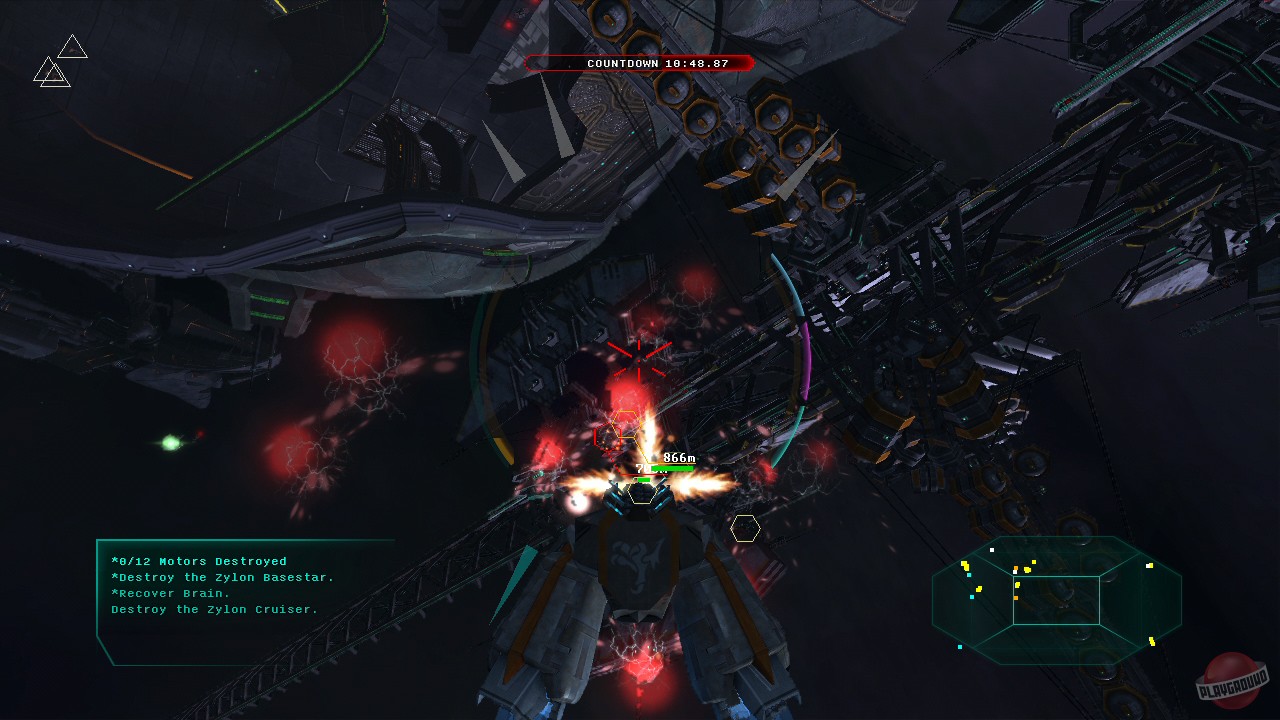Select the yellow hexagon target marker near ship nose
This screenshot has height=720, width=1280.
[x=642, y=493]
